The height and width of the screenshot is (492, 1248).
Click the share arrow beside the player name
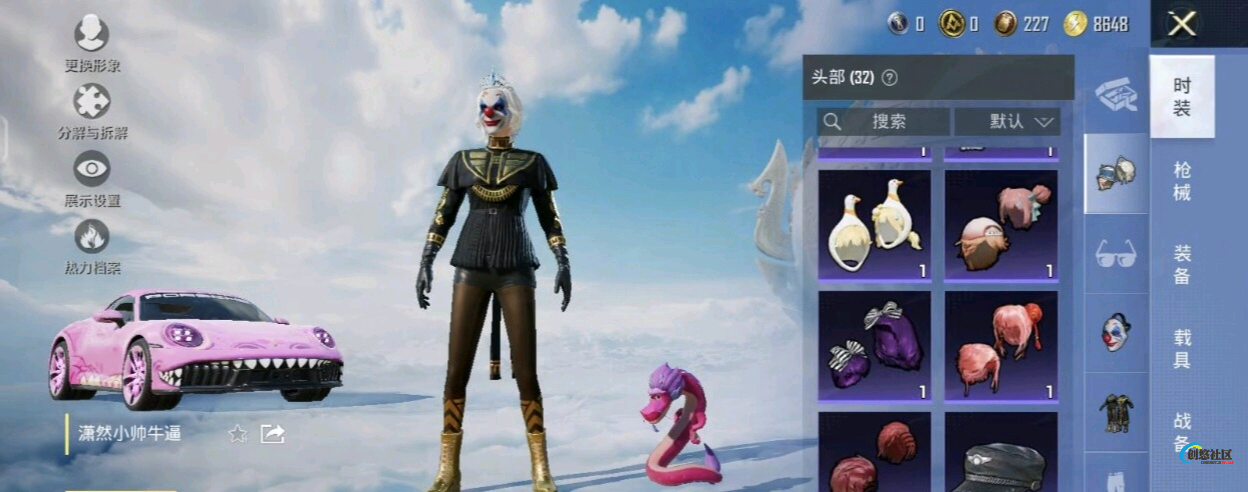click(x=273, y=433)
